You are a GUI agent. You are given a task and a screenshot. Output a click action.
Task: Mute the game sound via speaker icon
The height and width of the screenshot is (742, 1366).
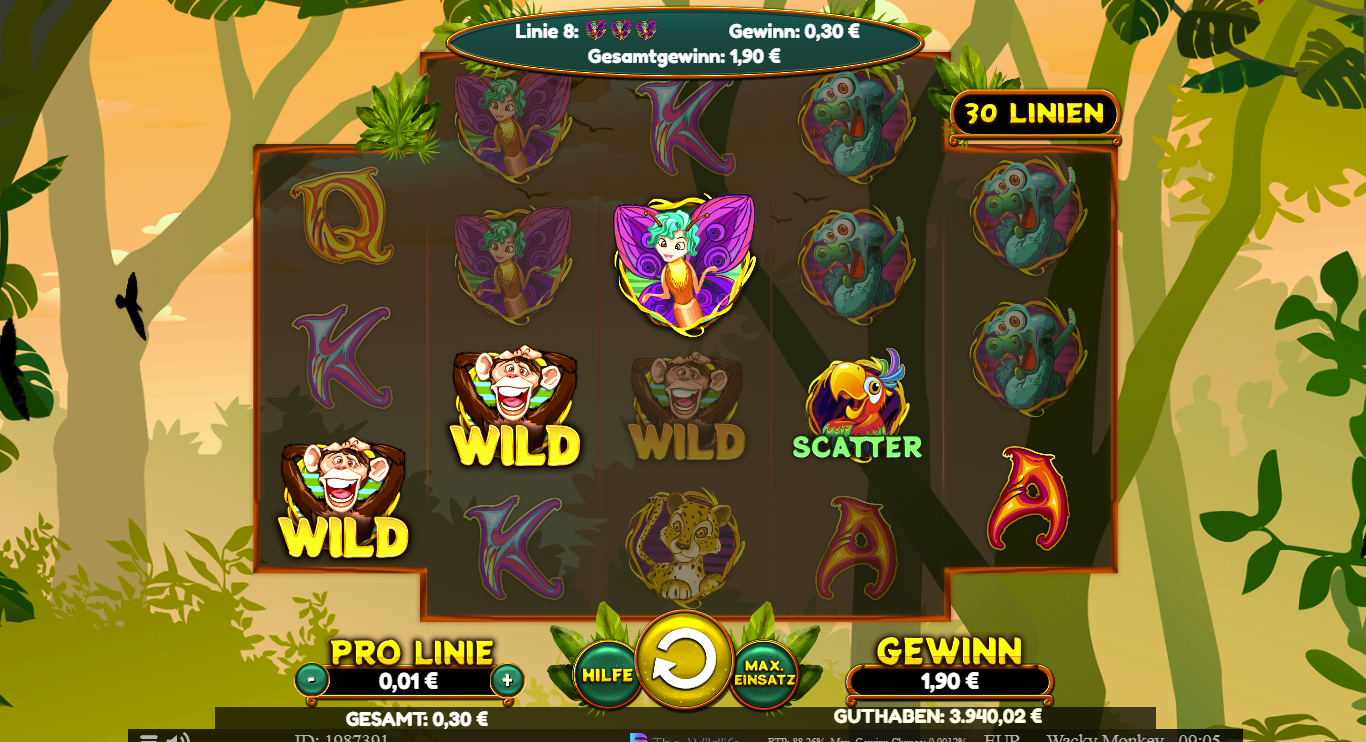178,738
